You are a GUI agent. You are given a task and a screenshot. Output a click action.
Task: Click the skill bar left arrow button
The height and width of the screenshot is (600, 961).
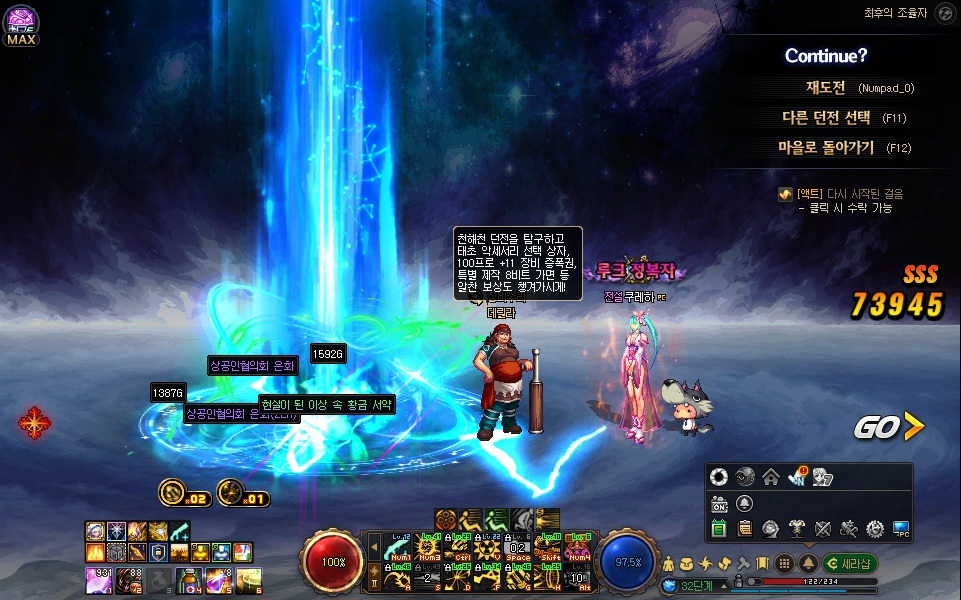point(375,547)
